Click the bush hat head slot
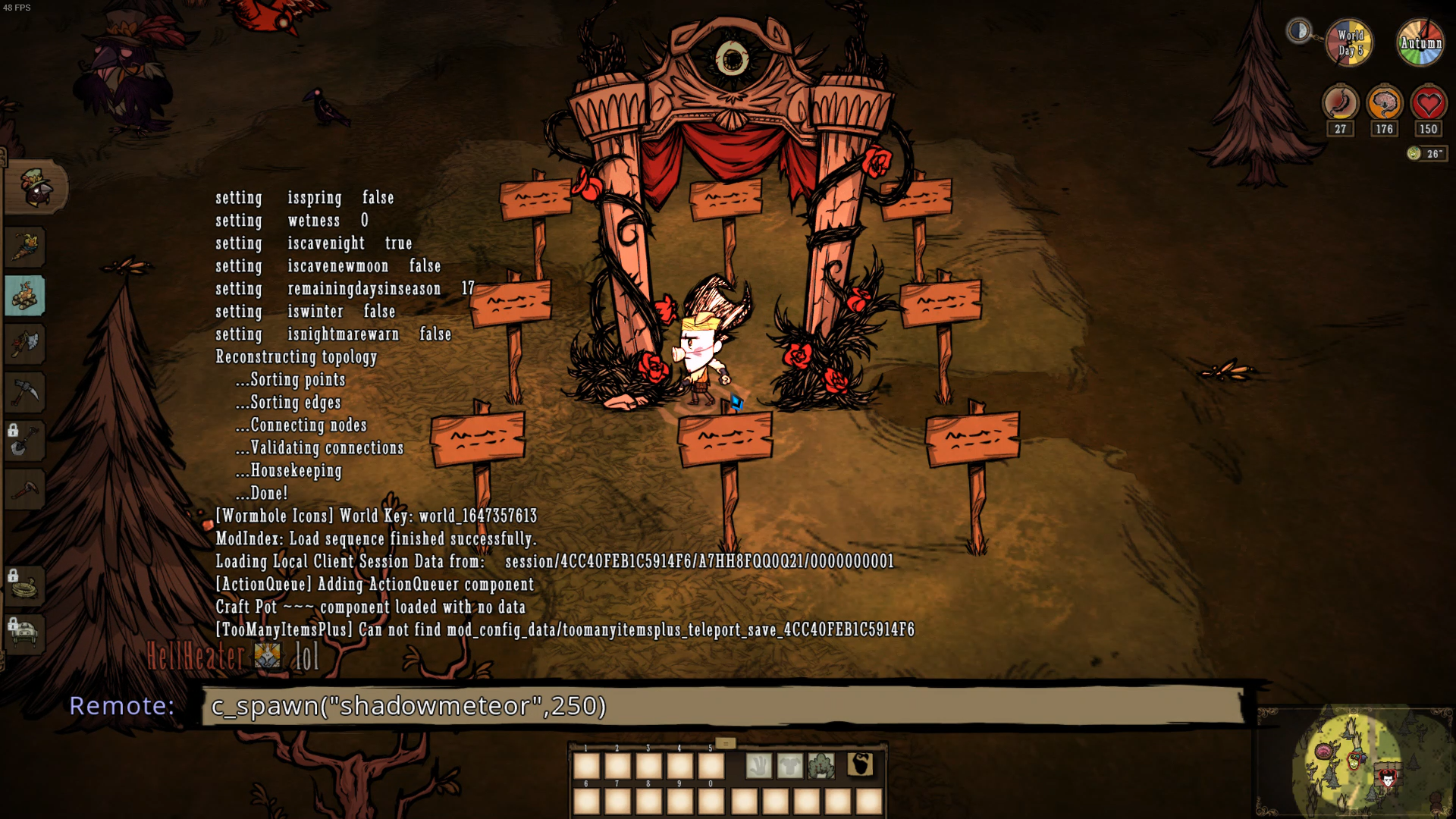 pyautogui.click(x=821, y=766)
